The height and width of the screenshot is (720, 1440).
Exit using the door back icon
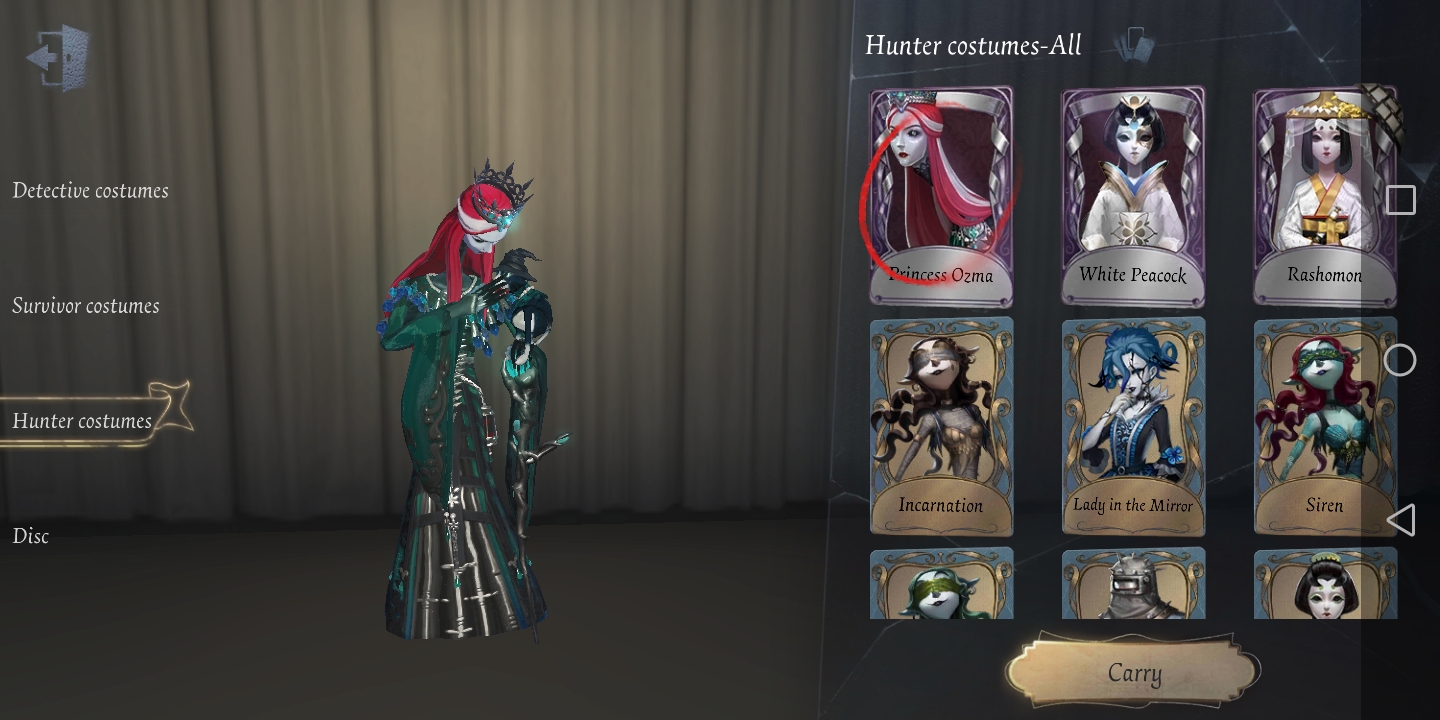point(58,57)
